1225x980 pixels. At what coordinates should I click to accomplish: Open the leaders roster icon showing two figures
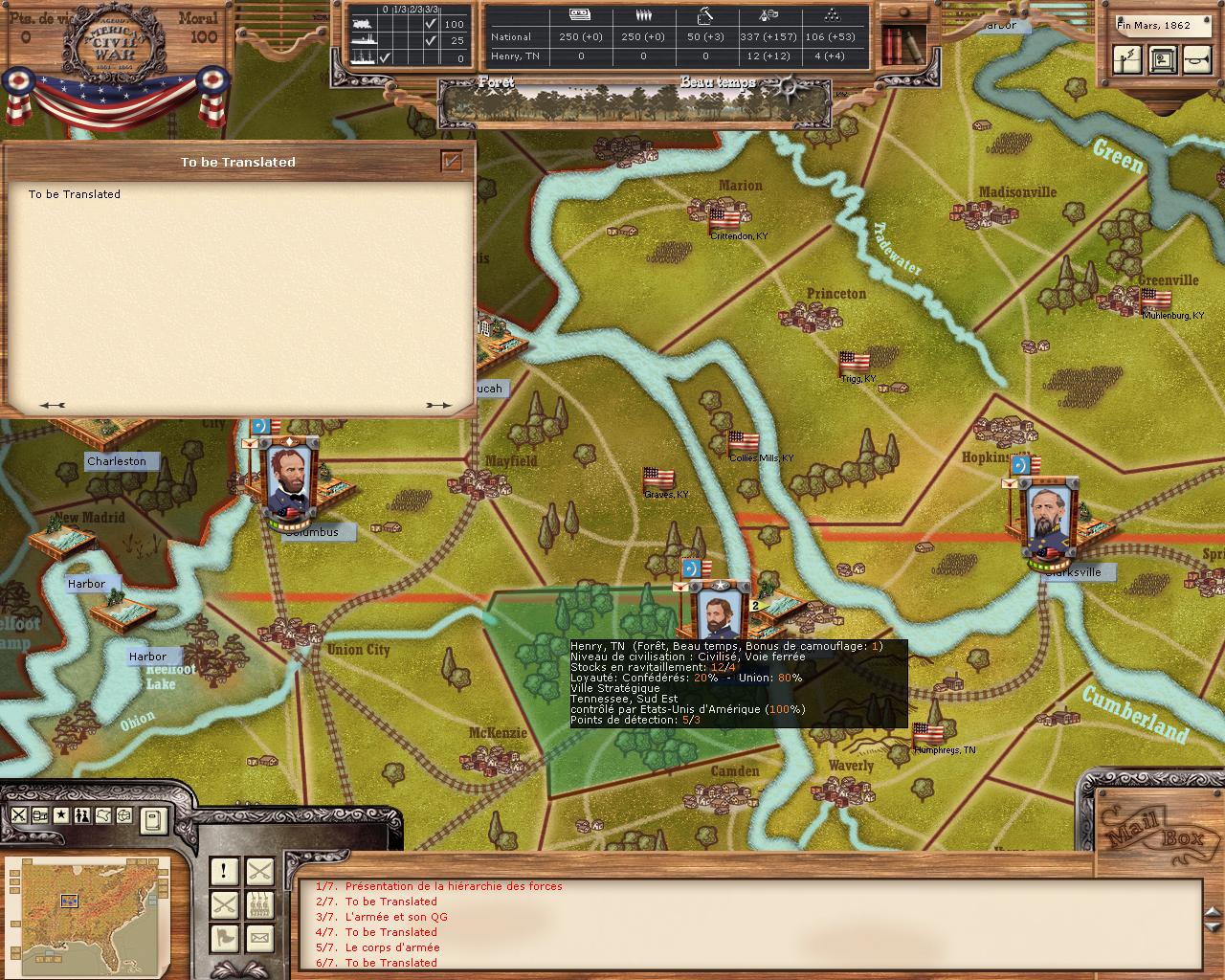82,815
